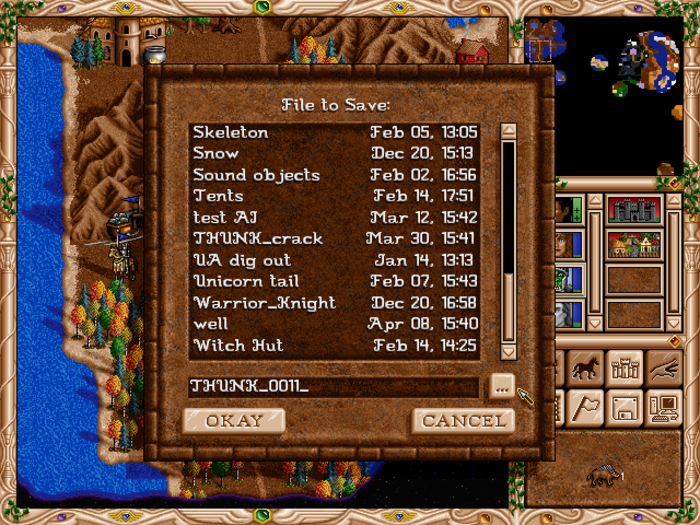The width and height of the screenshot is (700, 525).
Task: Select the save file named well
Action: click(334, 324)
